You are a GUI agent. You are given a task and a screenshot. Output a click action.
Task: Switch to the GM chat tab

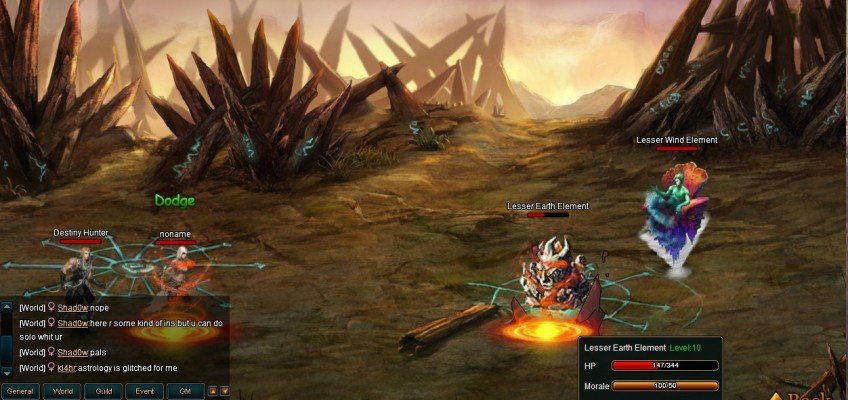click(185, 391)
